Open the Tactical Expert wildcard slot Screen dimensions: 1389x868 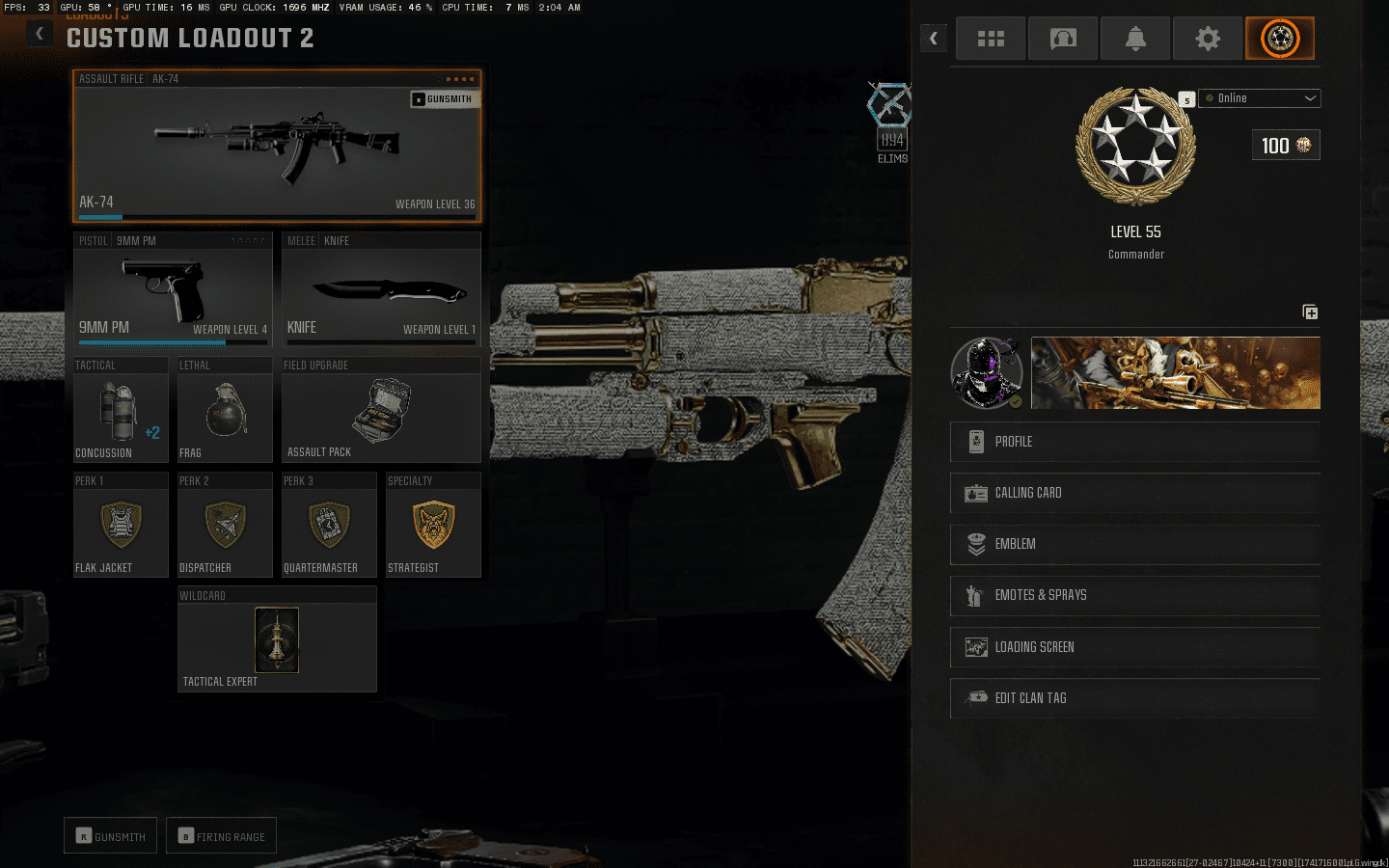tap(277, 639)
